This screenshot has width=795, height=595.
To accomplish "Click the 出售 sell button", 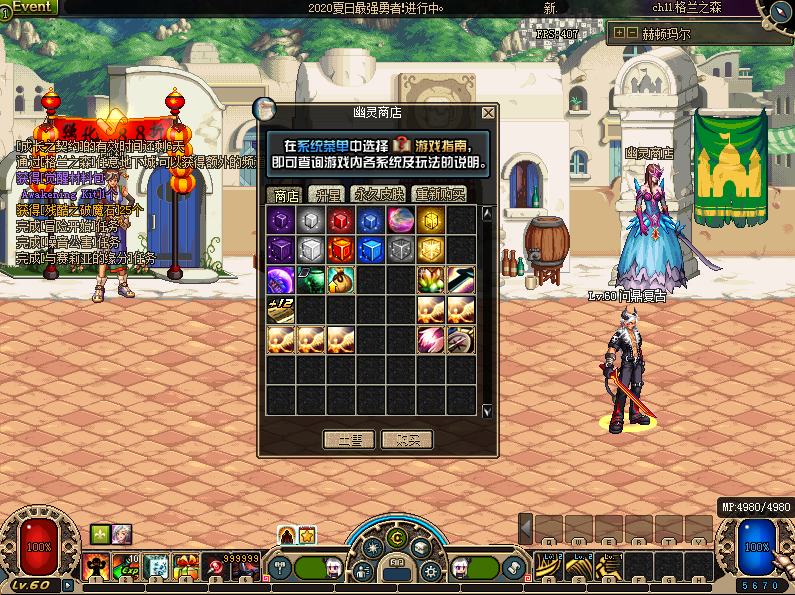I will [x=349, y=439].
